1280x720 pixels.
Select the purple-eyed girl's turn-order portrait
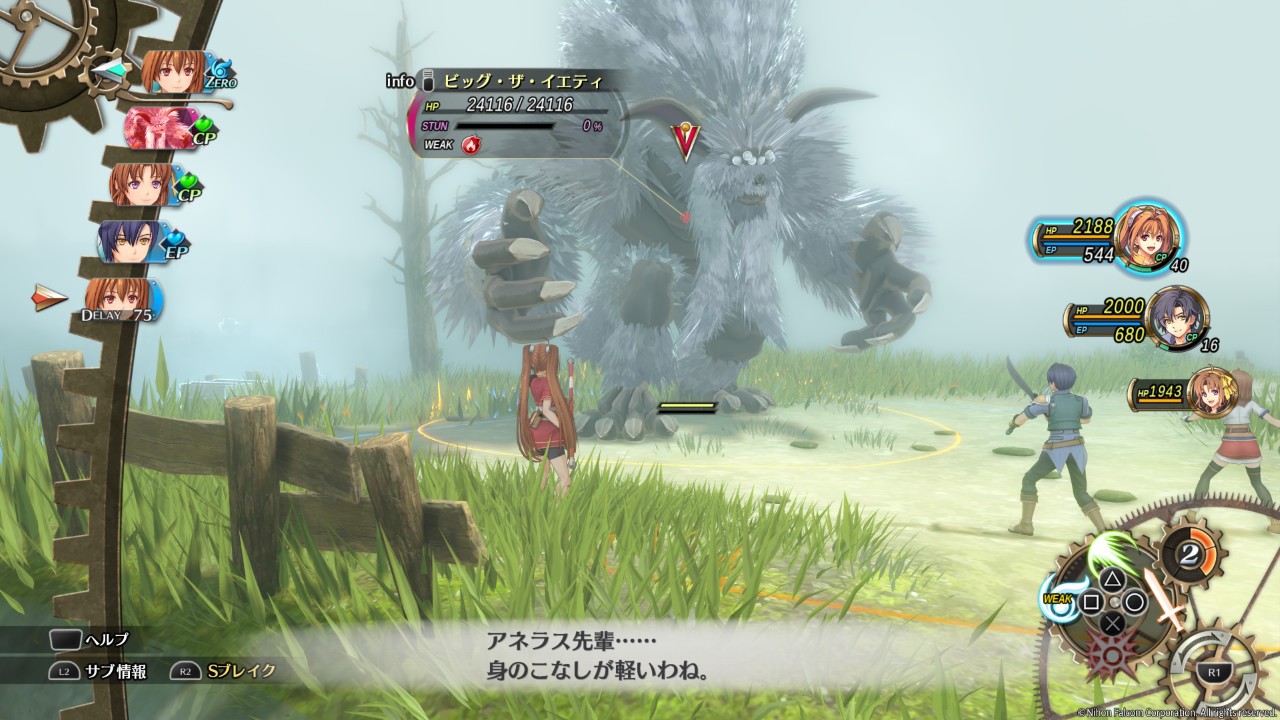pyautogui.click(x=143, y=185)
